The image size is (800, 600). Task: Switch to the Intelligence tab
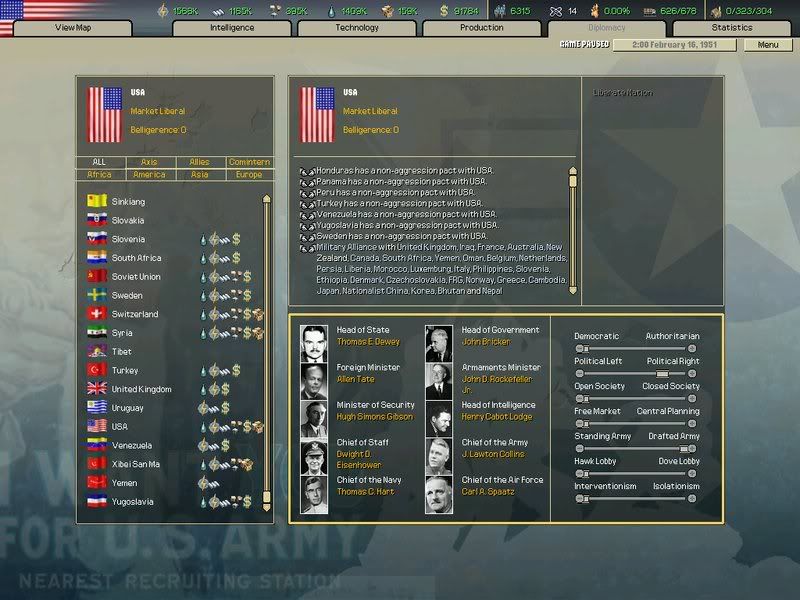(x=232, y=28)
